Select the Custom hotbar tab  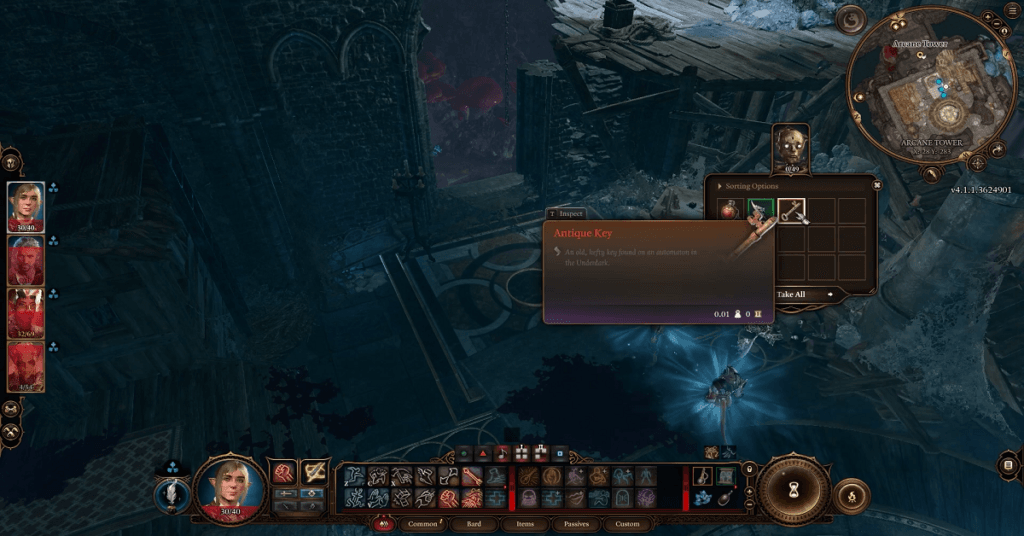tap(627, 523)
